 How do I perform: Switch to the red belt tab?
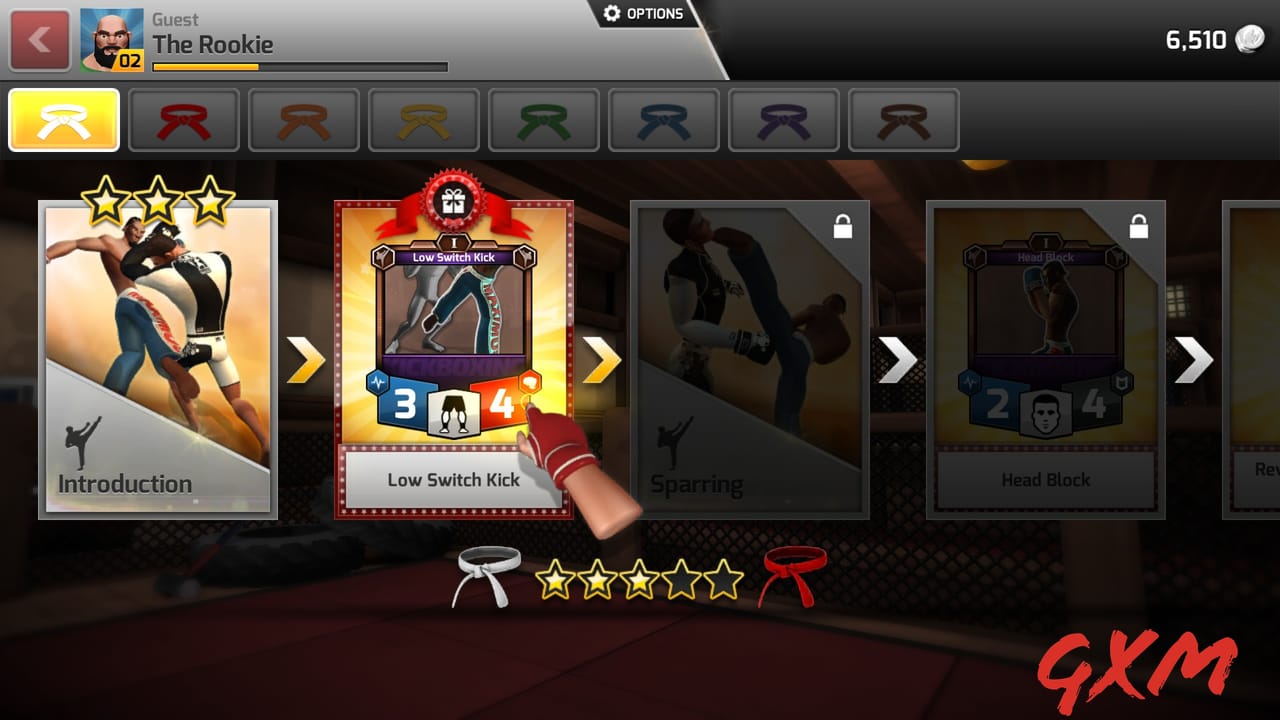point(184,119)
